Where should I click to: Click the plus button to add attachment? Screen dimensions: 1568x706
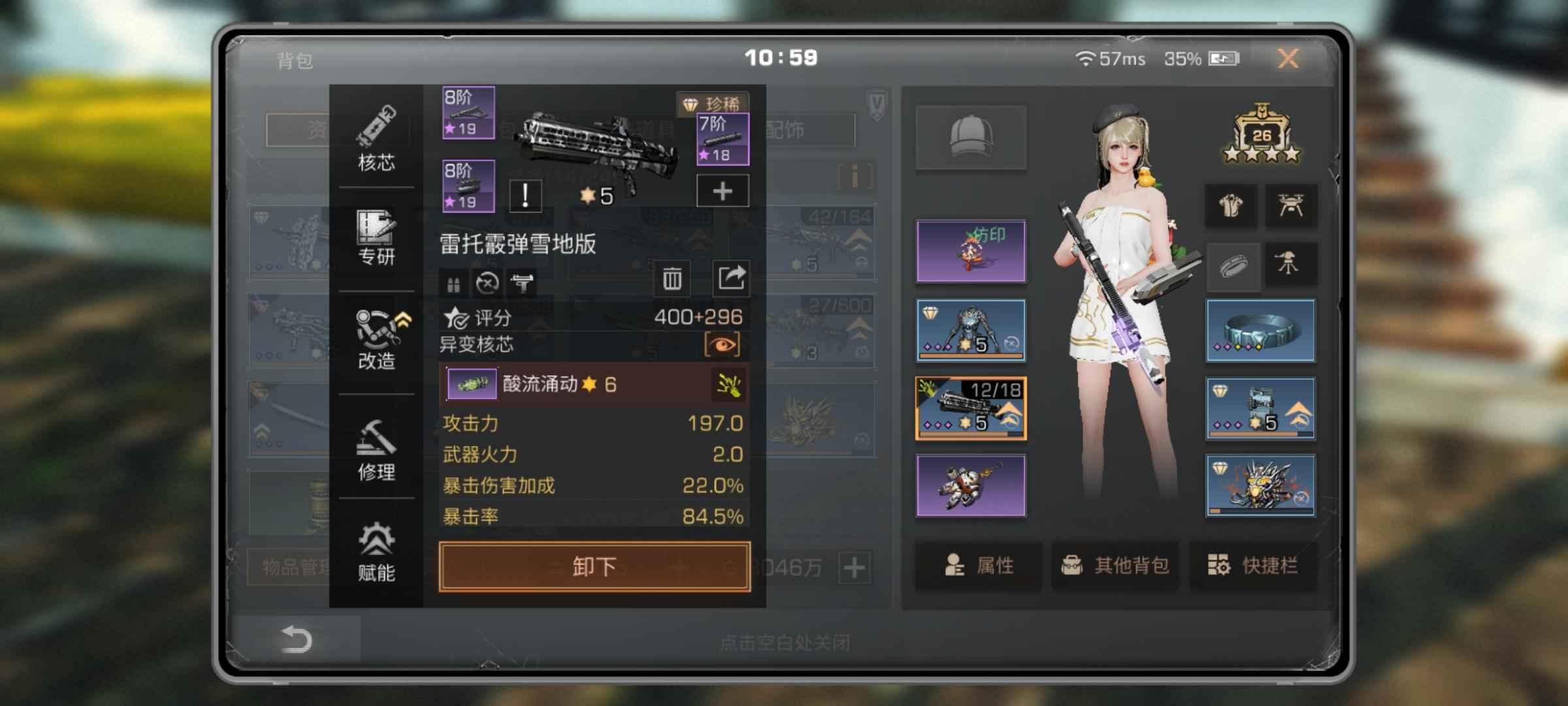pos(722,192)
